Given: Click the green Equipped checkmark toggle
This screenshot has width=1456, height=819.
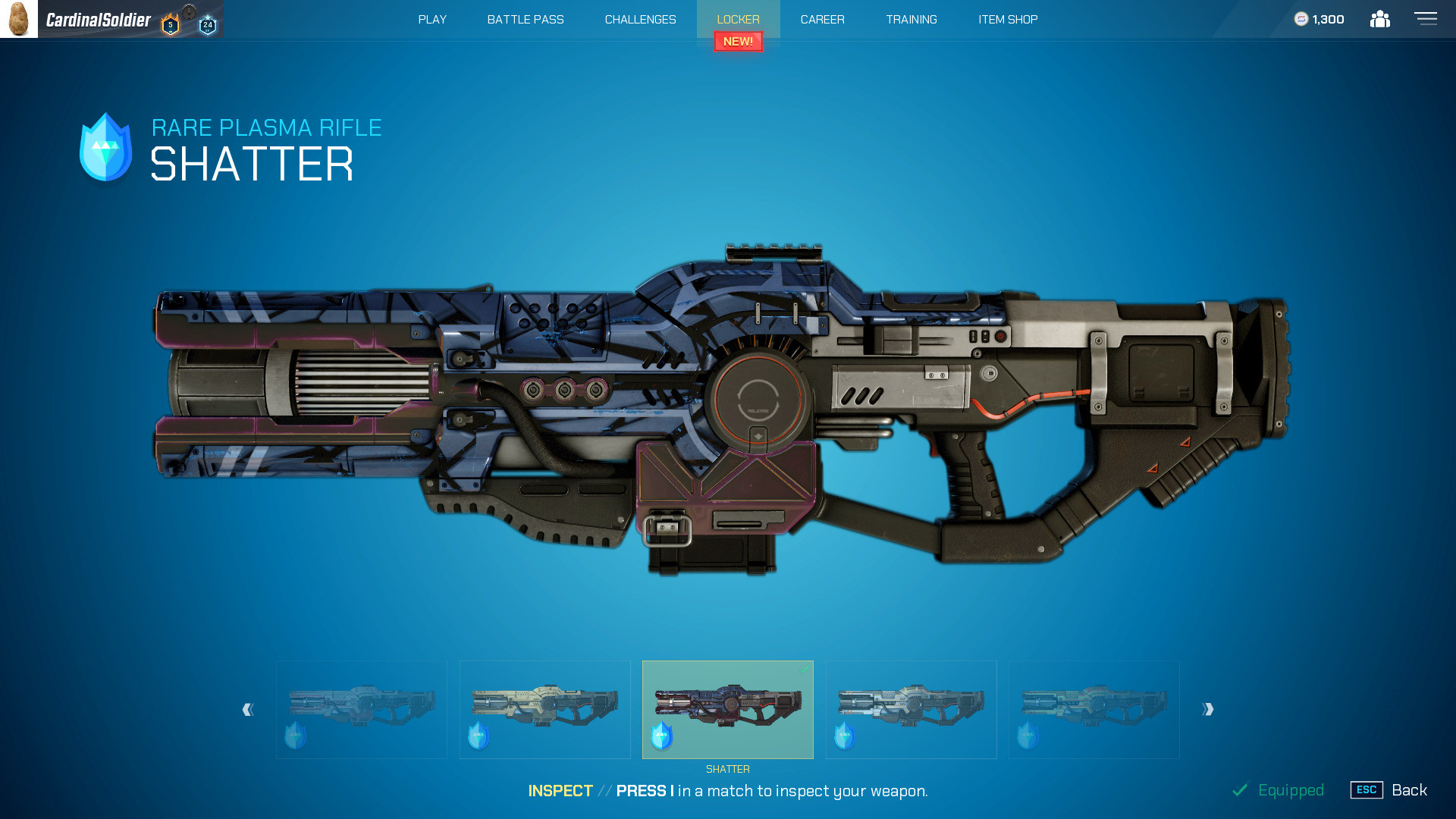Looking at the screenshot, I should (x=1241, y=789).
